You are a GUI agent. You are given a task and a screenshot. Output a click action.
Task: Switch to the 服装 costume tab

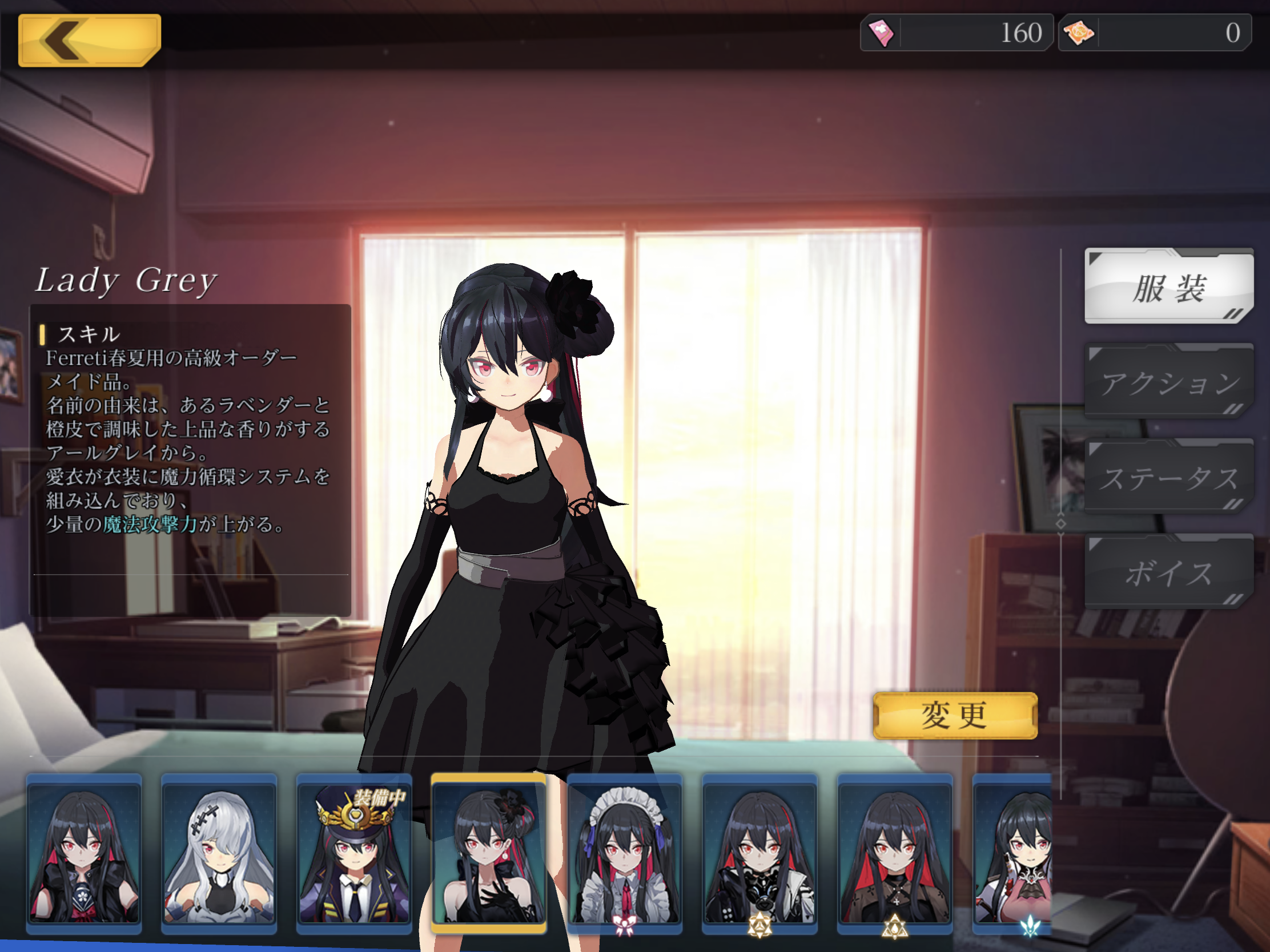pos(1168,287)
